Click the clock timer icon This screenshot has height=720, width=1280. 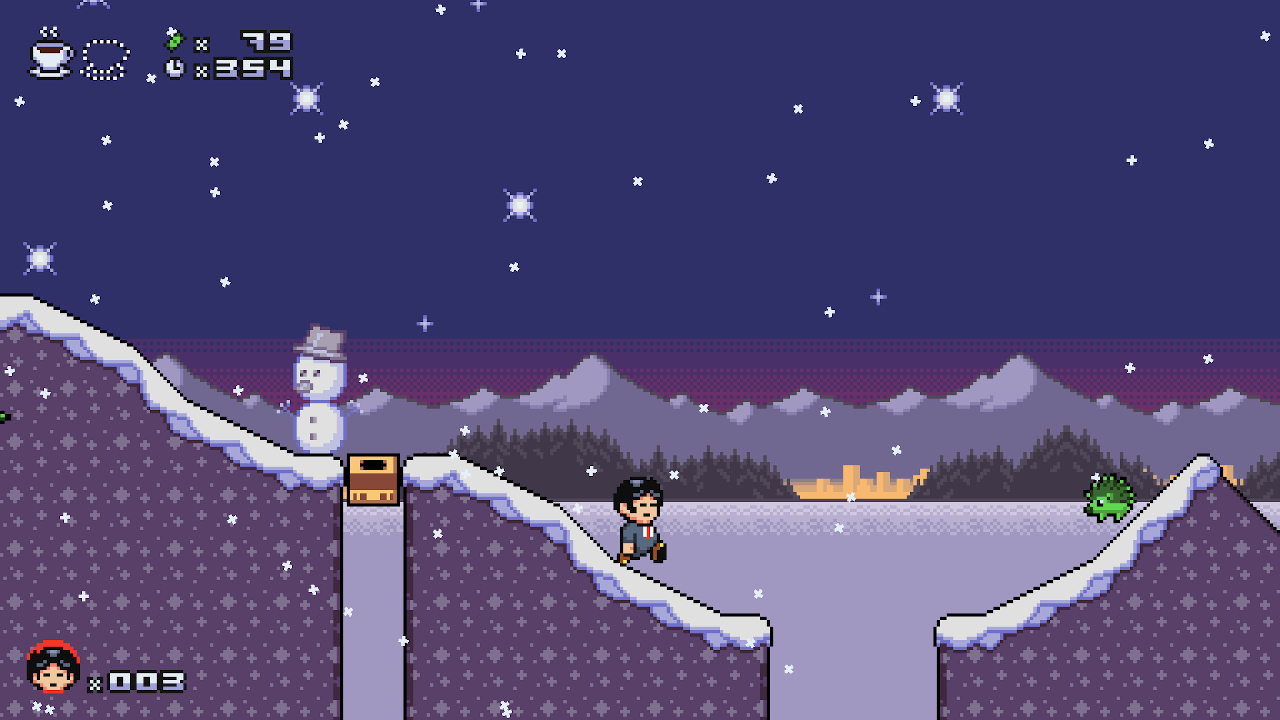pyautogui.click(x=176, y=69)
